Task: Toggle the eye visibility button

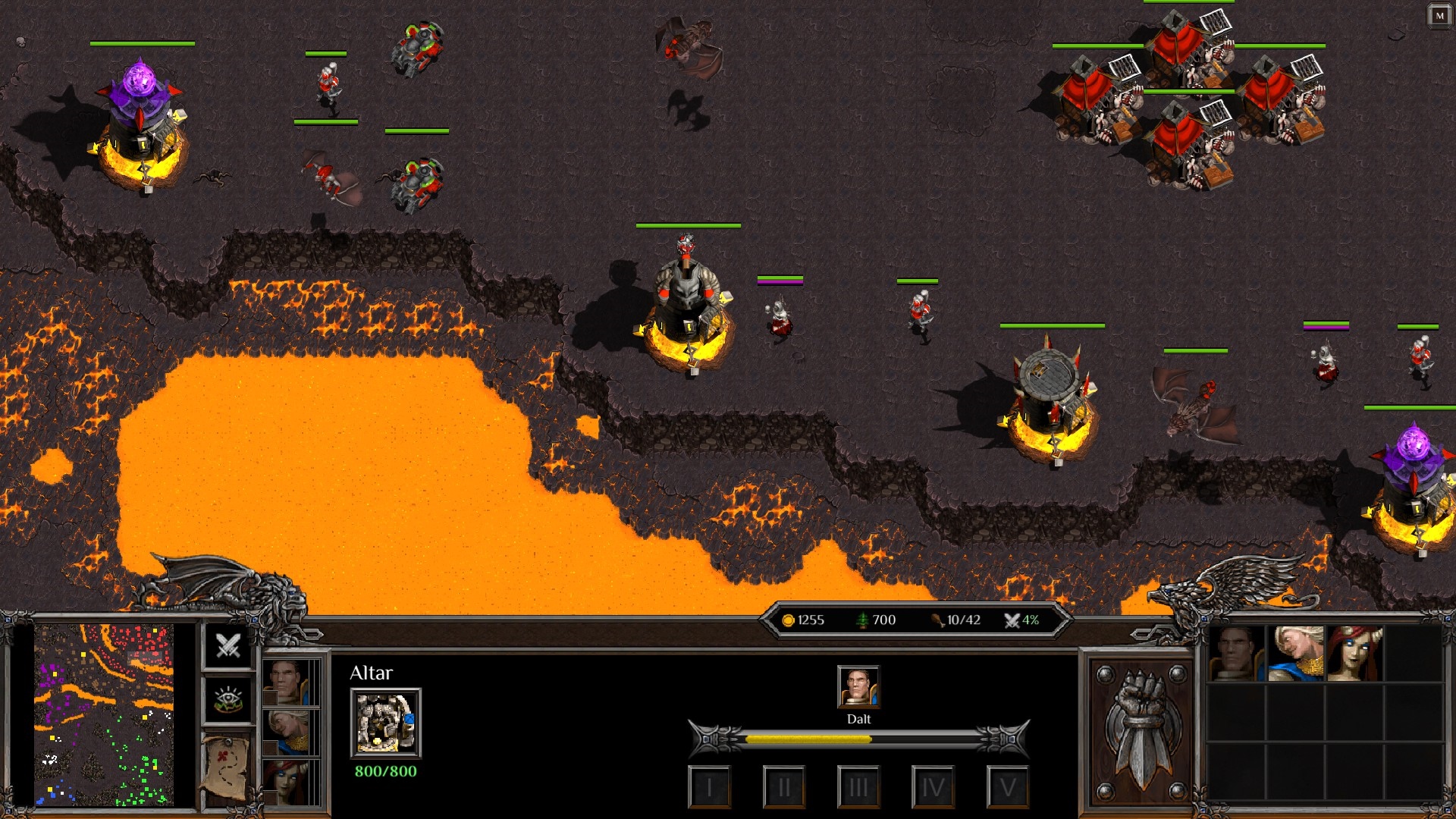Action: (x=228, y=699)
